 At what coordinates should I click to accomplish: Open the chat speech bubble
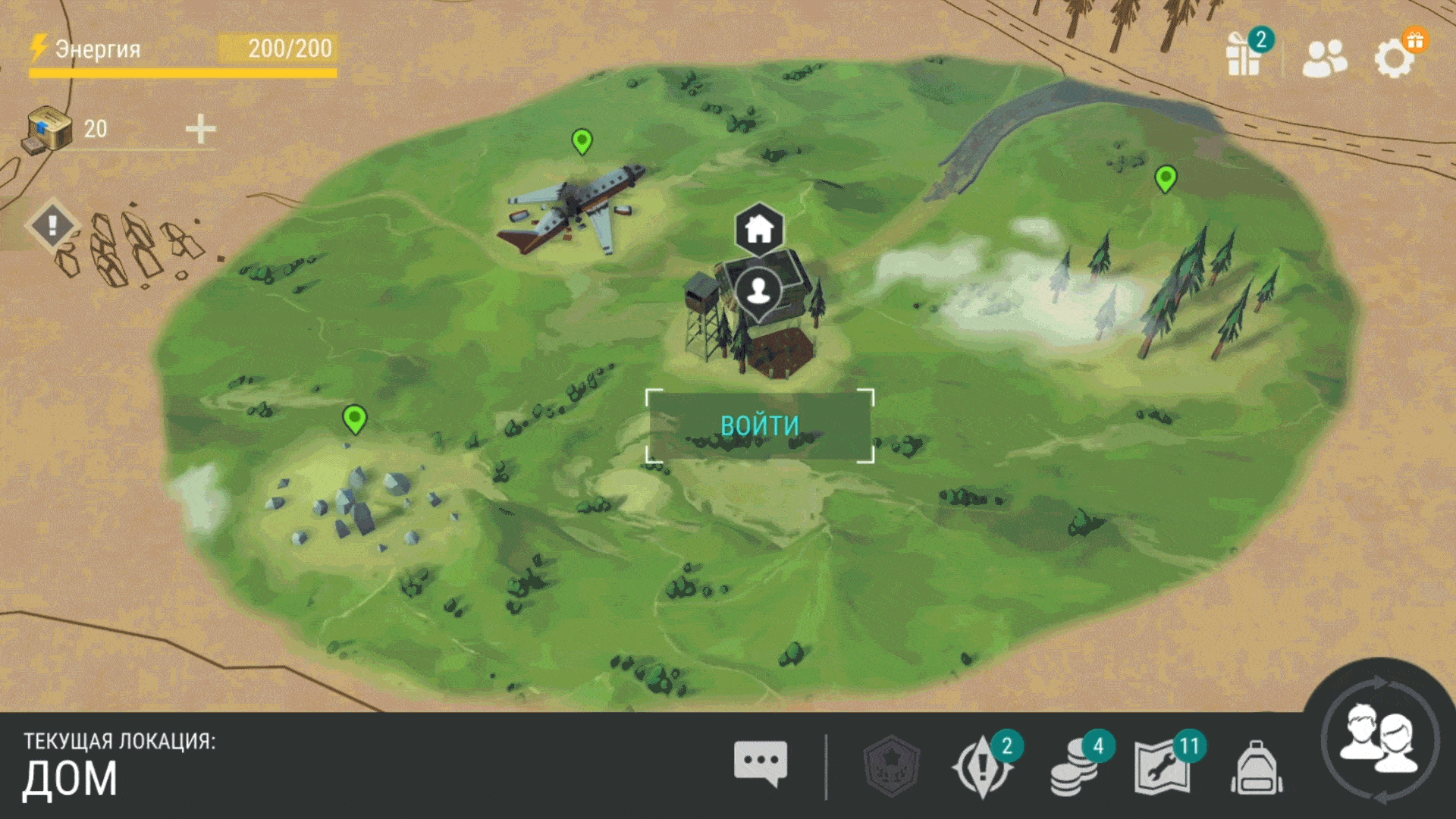click(x=760, y=763)
